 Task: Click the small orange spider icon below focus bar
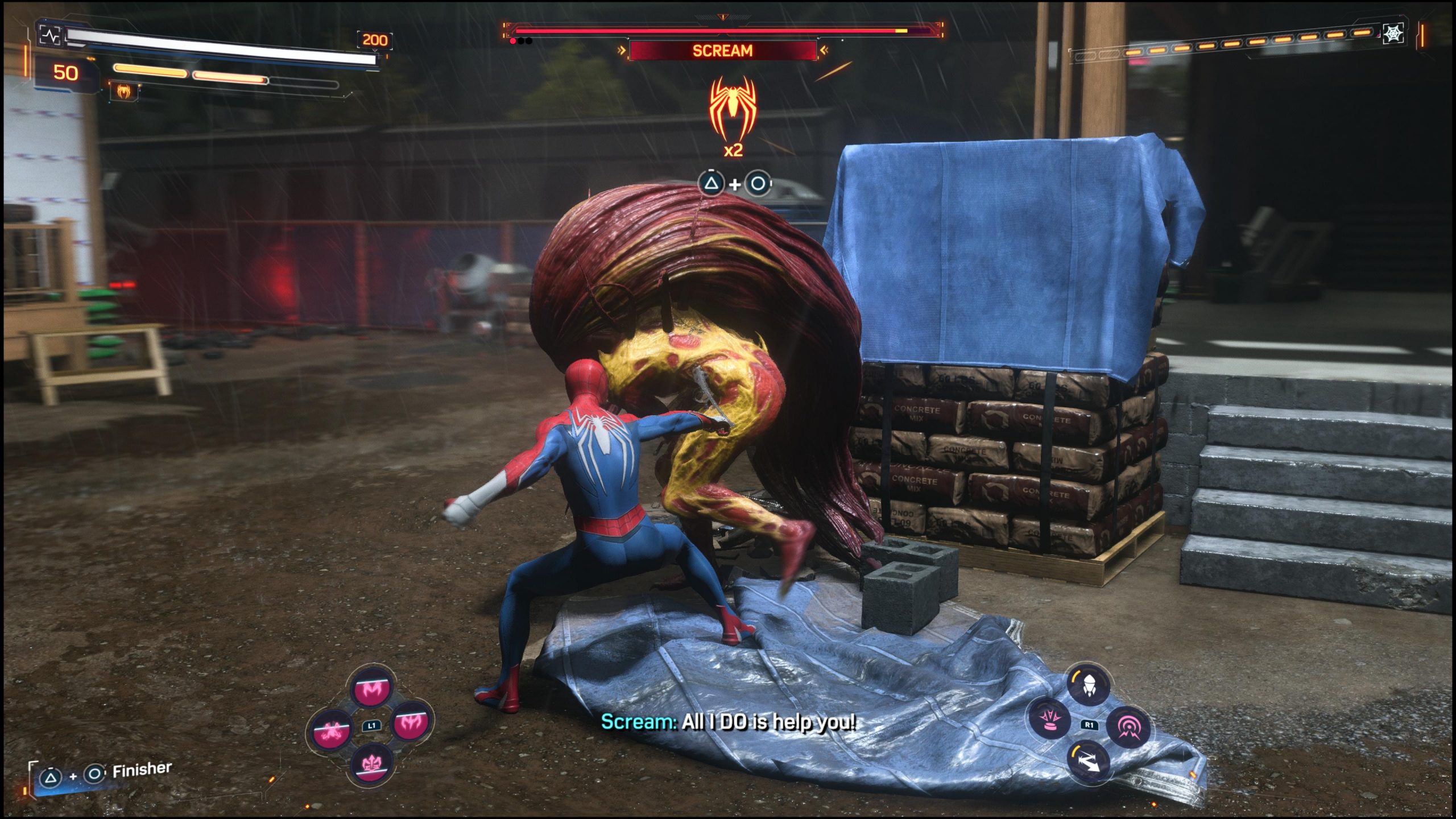point(123,90)
